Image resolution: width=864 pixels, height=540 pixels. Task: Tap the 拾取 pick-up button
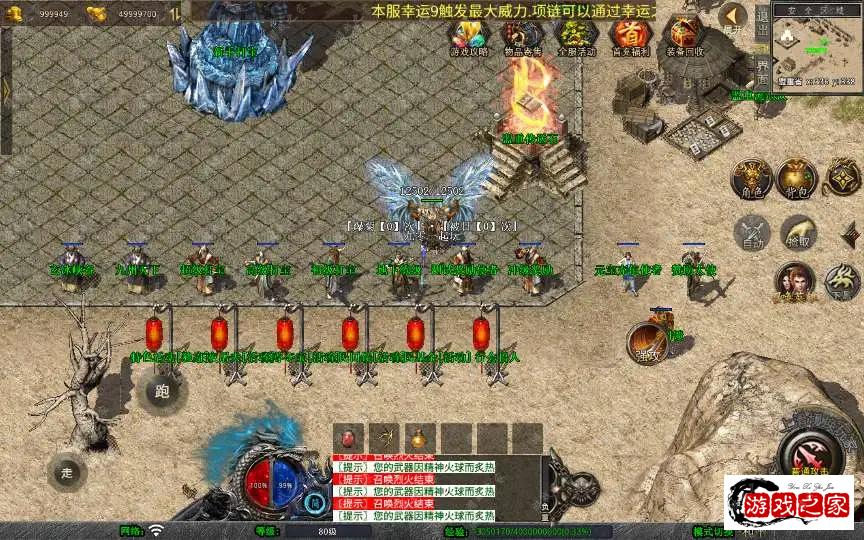pyautogui.click(x=797, y=232)
